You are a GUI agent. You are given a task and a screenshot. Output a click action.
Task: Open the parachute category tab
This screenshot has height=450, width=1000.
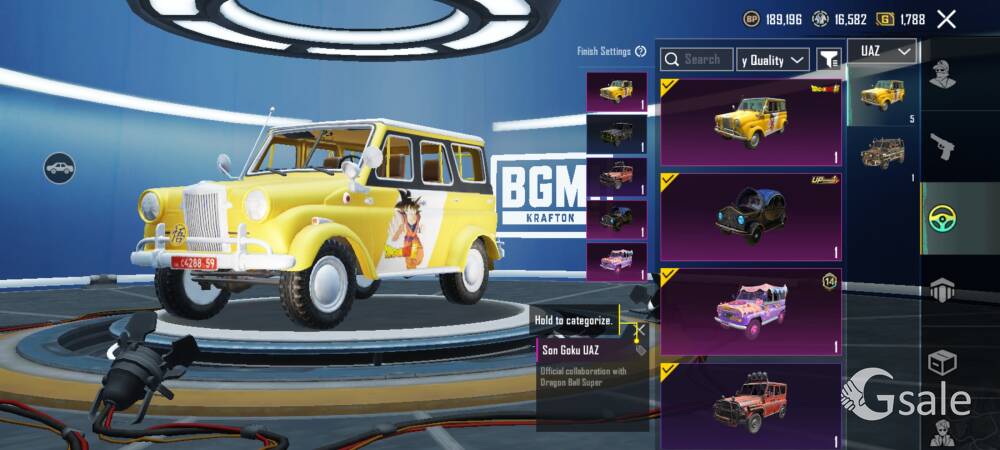(941, 290)
